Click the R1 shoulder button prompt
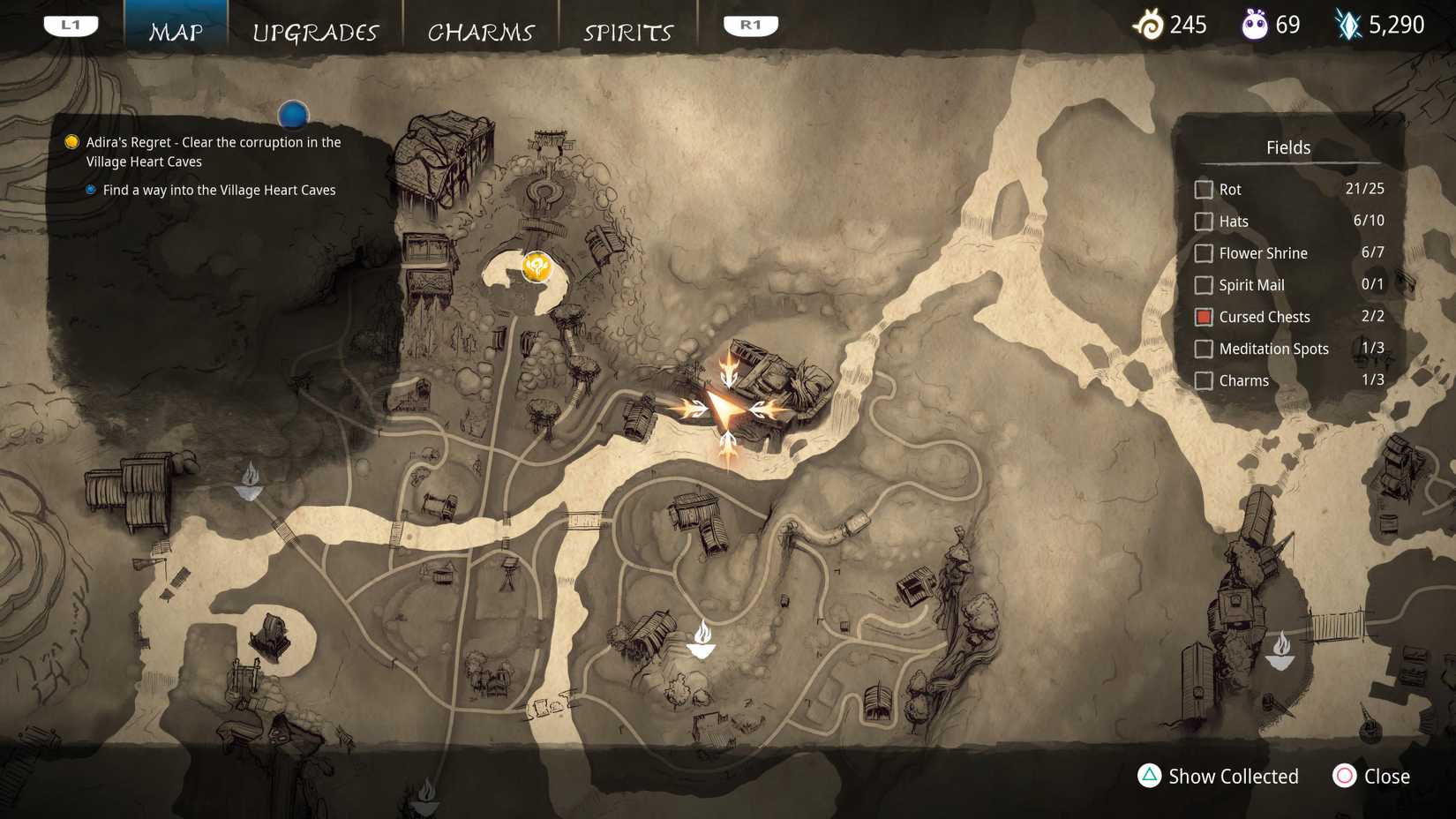The width and height of the screenshot is (1456, 819). pos(749,24)
